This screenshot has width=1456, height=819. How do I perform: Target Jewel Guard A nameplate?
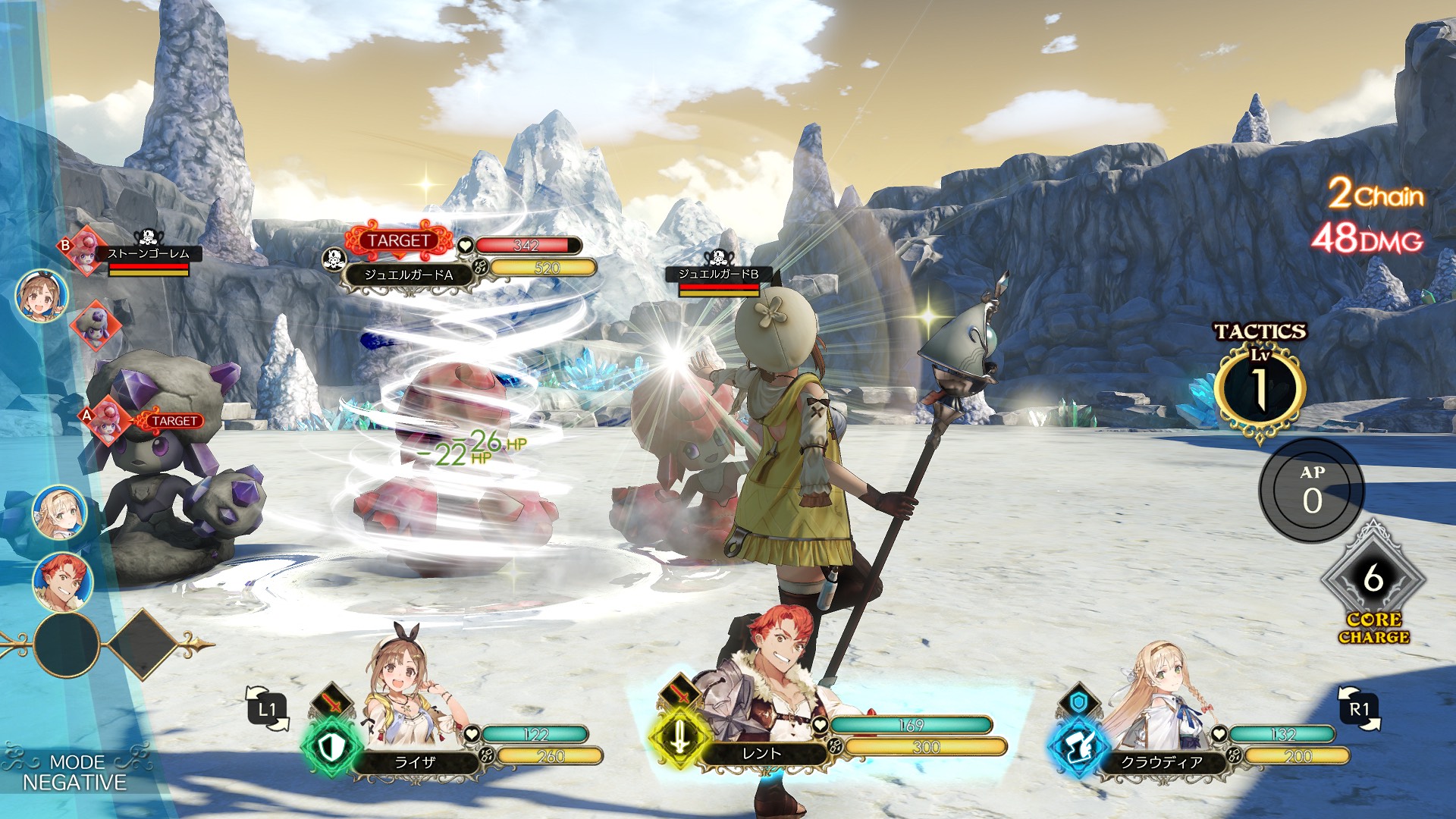[408, 275]
